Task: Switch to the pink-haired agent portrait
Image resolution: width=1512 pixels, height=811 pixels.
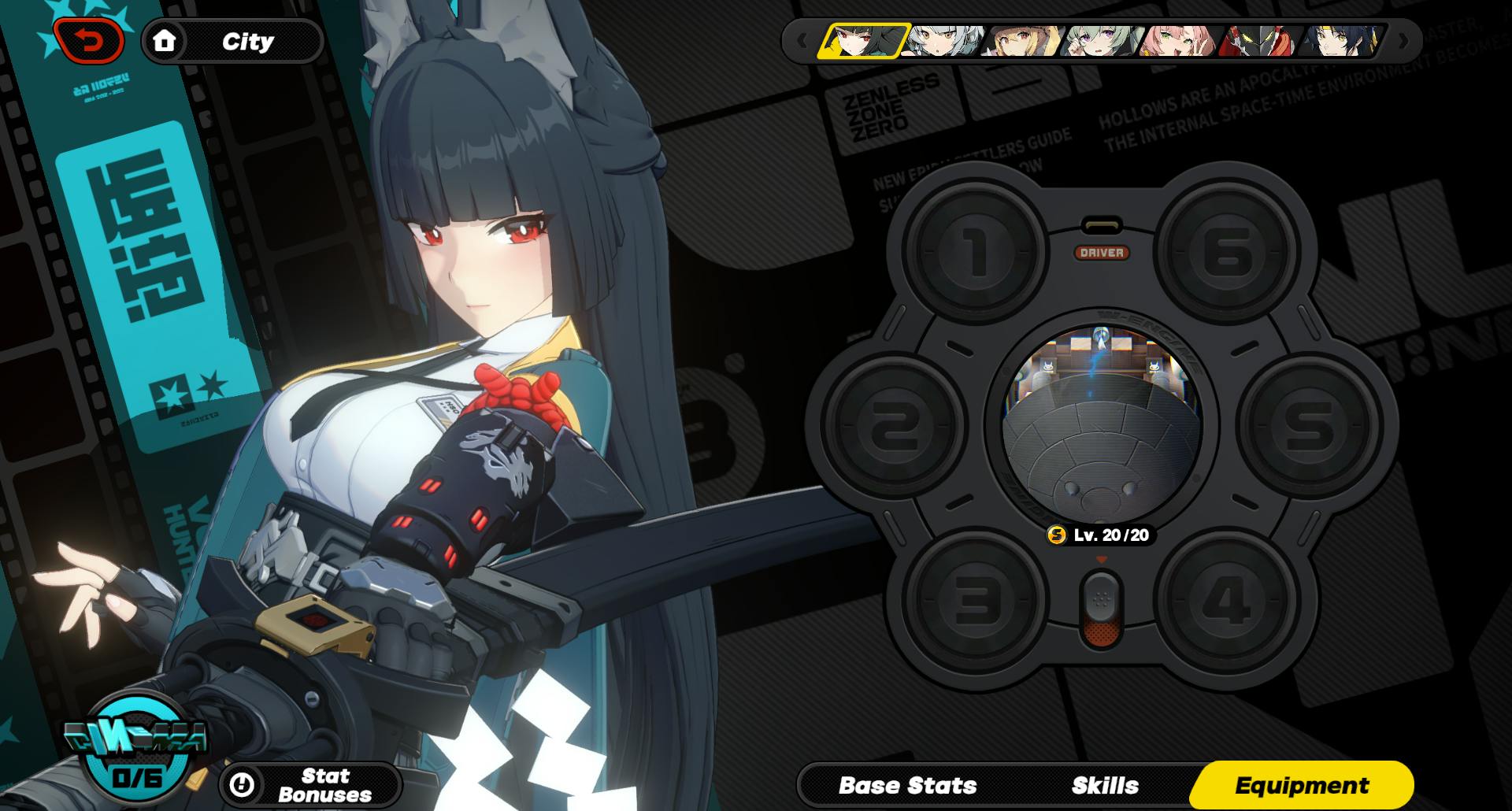Action: coord(1181,41)
